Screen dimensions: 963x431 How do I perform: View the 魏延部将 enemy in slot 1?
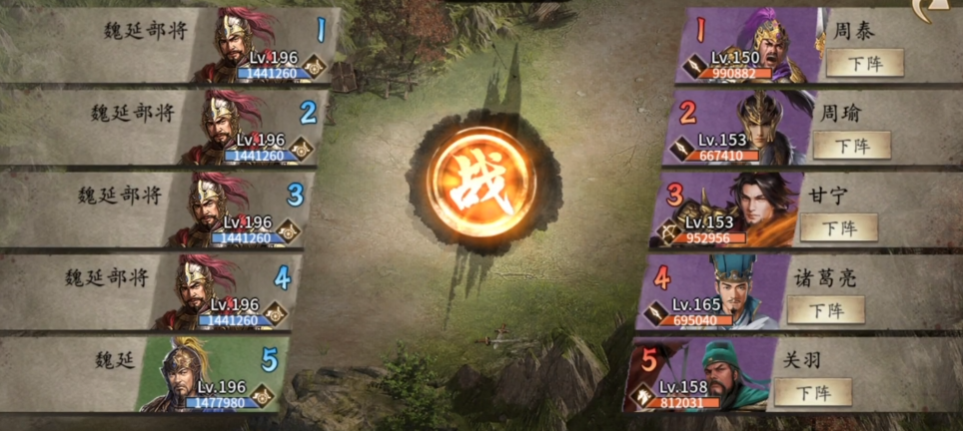tap(247, 46)
